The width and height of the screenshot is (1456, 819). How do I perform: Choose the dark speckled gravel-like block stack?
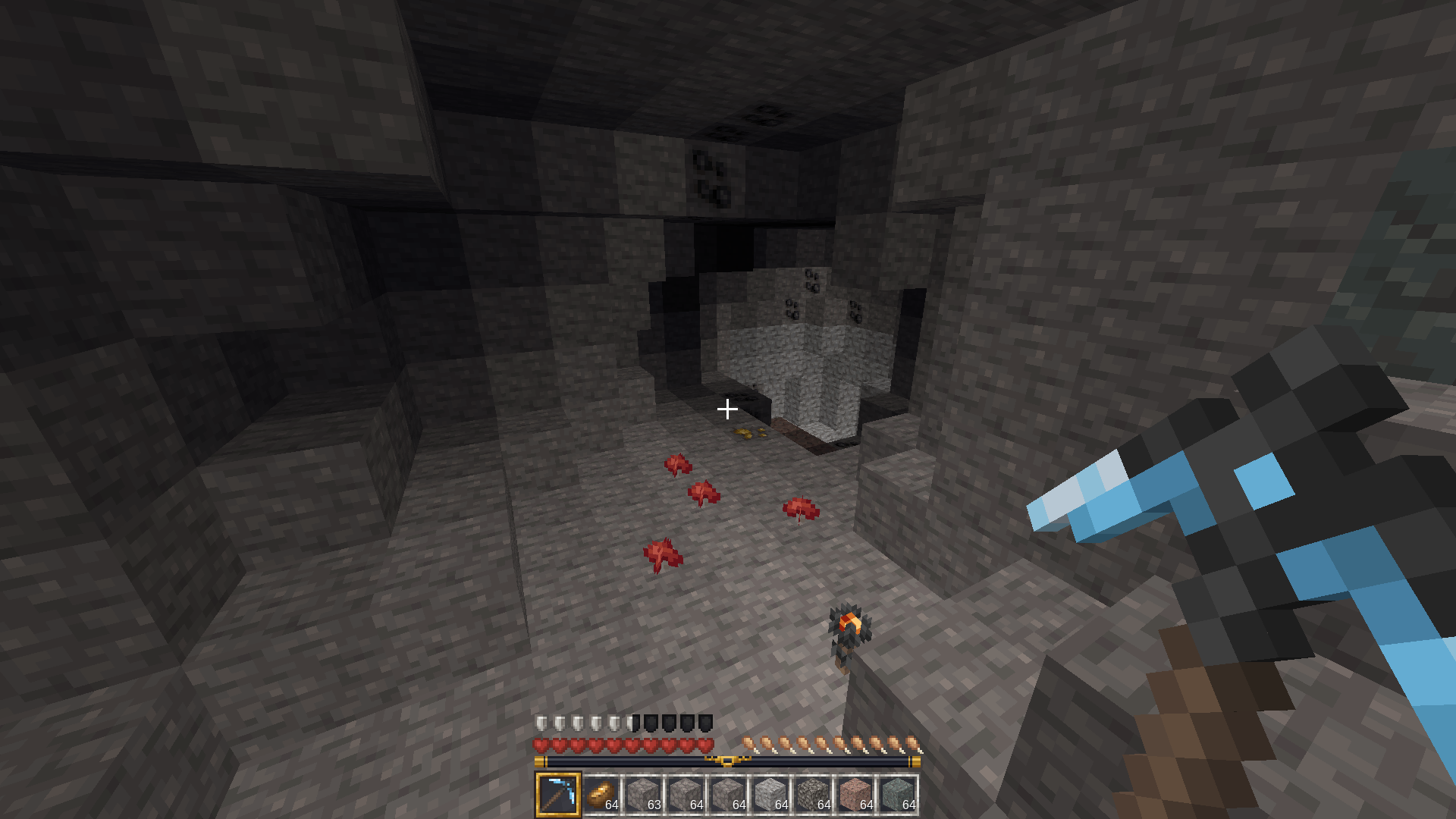click(813, 794)
